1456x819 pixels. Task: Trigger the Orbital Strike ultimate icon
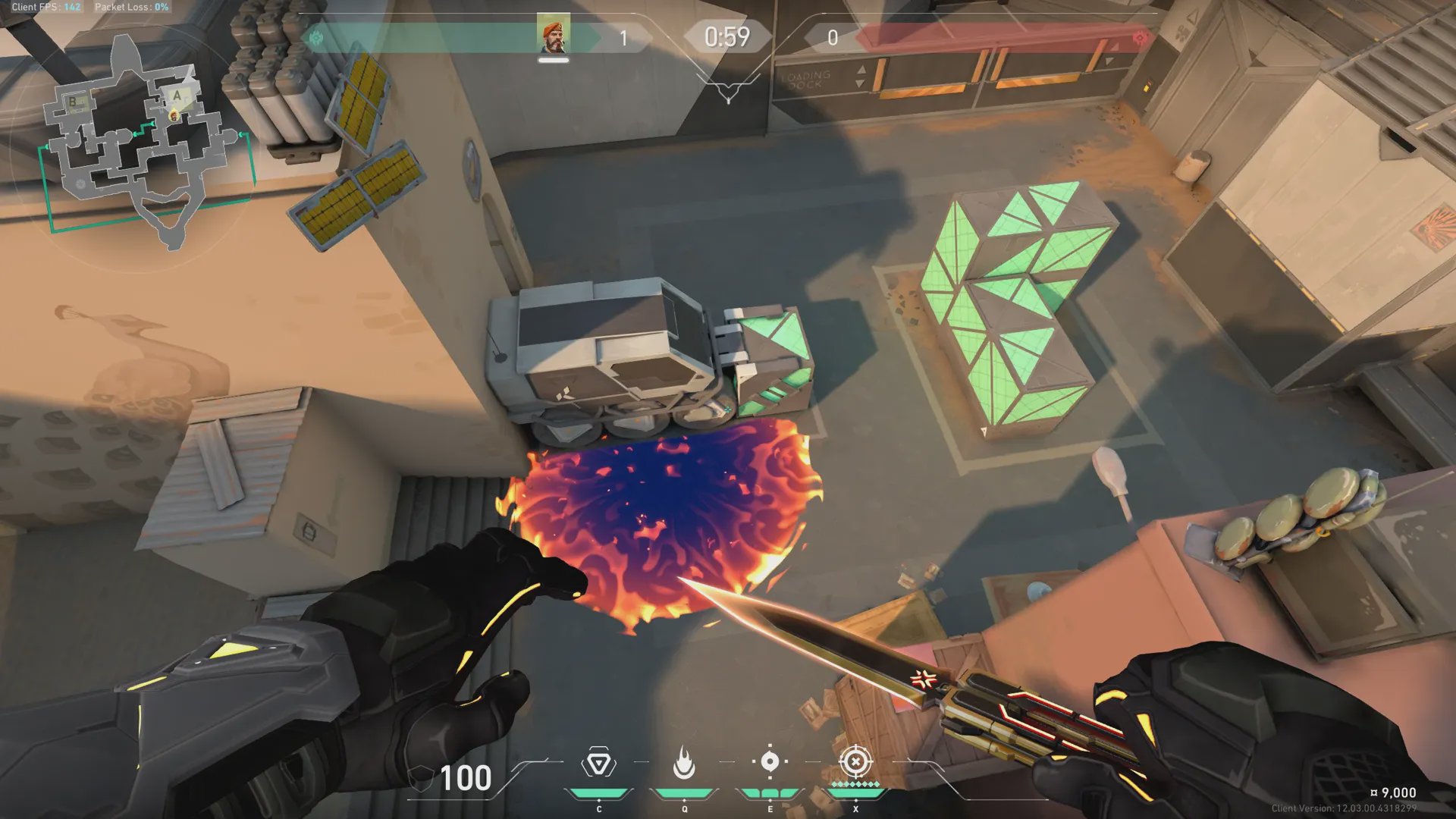tap(855, 761)
